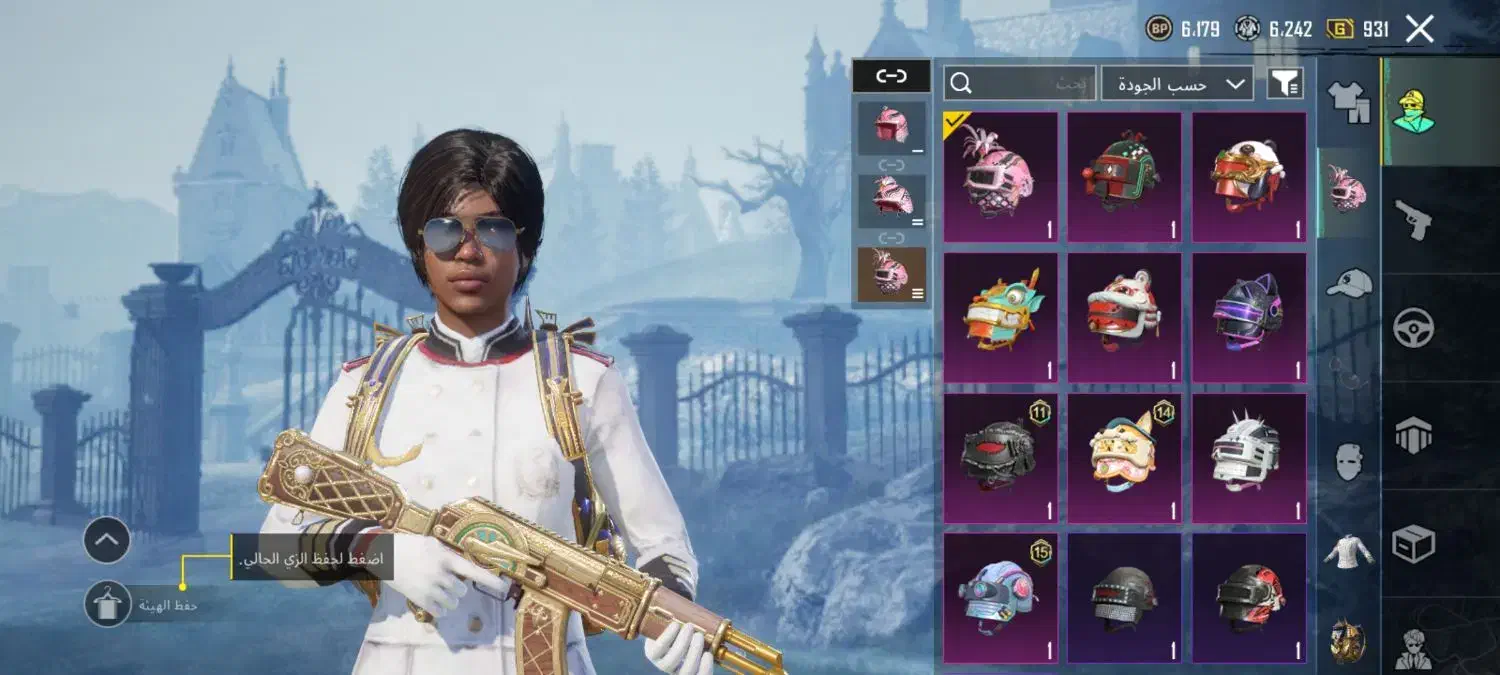The image size is (1500, 675).
Task: Select the white and red lion helmet
Action: pos(1124,317)
